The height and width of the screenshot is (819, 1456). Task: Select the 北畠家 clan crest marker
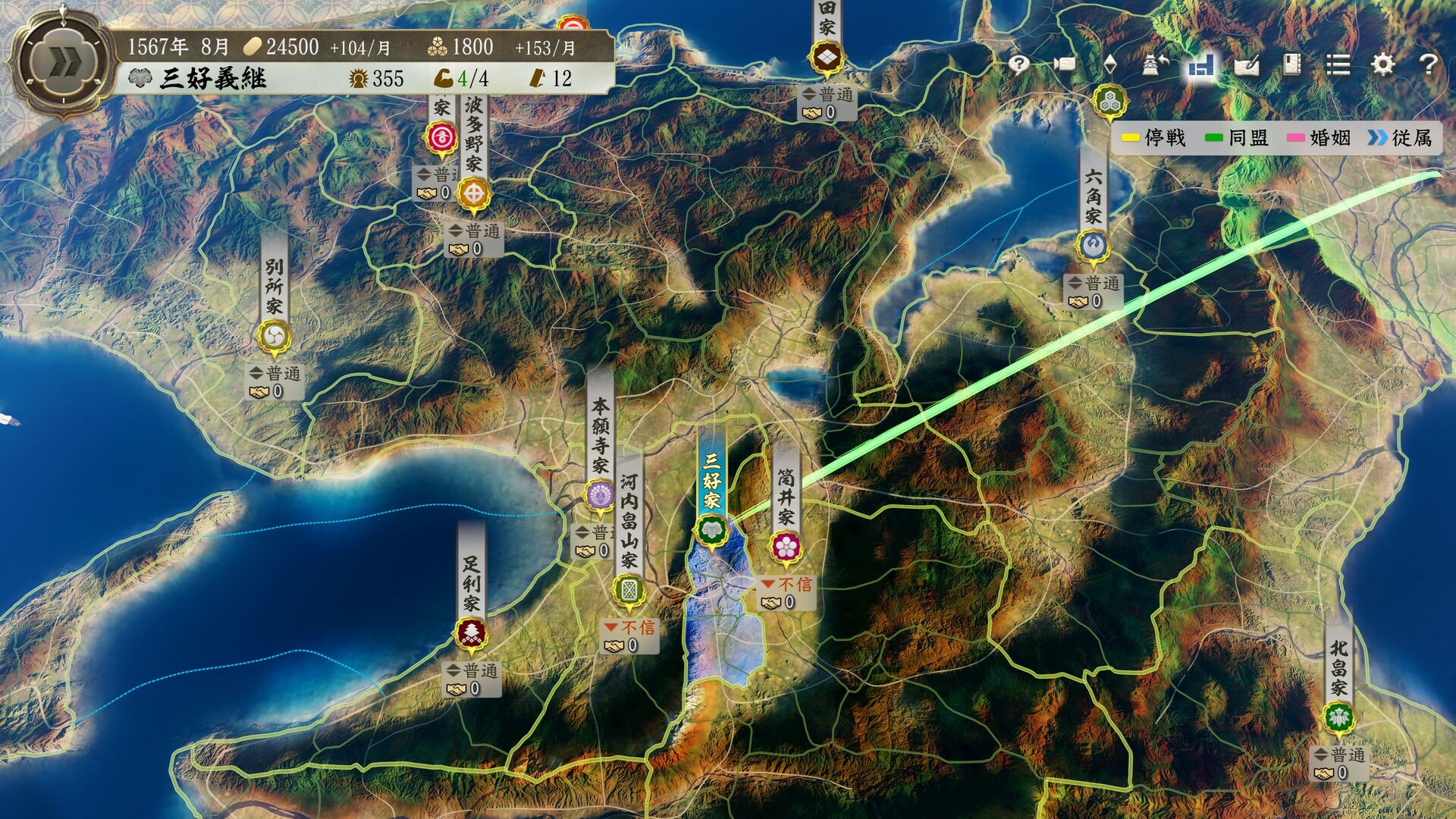tap(1338, 717)
